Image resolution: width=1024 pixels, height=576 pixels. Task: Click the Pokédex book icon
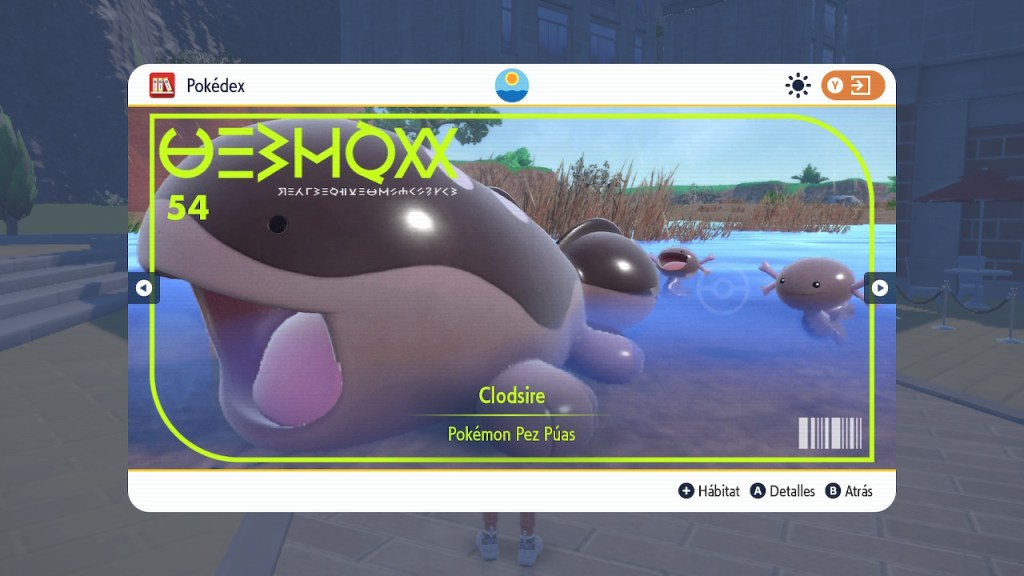point(162,85)
